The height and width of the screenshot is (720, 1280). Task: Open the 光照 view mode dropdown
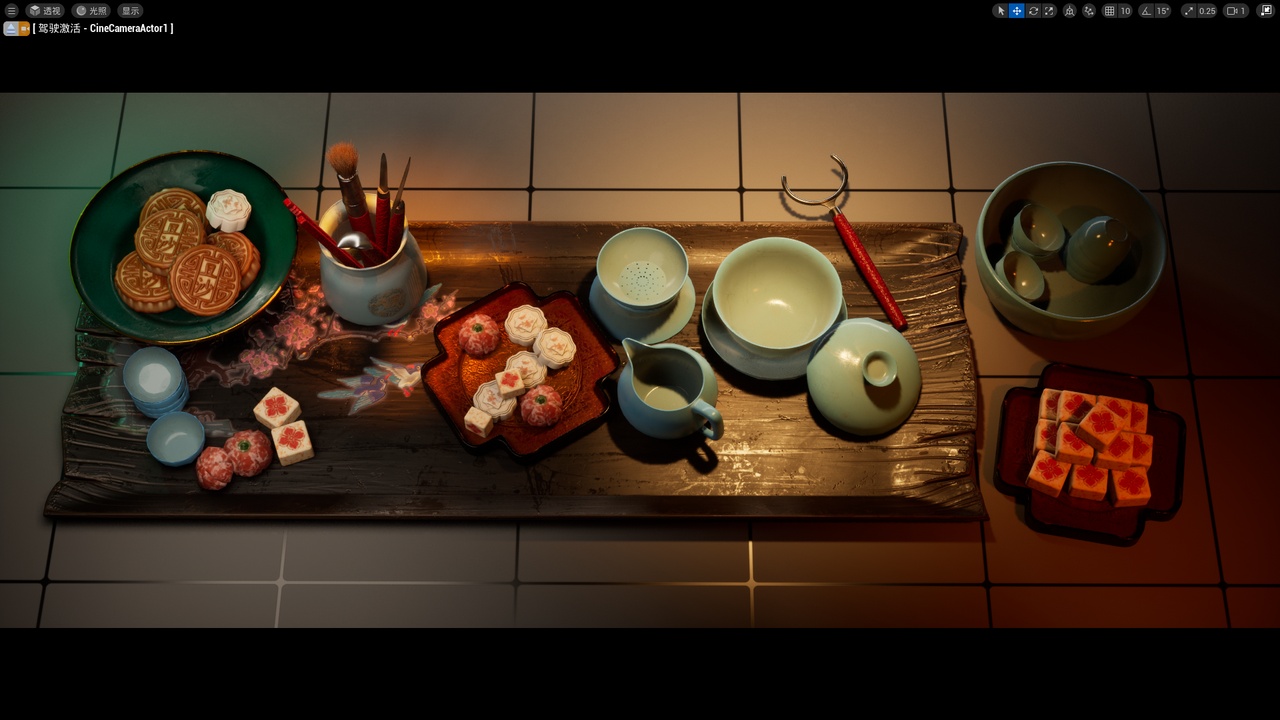90,10
